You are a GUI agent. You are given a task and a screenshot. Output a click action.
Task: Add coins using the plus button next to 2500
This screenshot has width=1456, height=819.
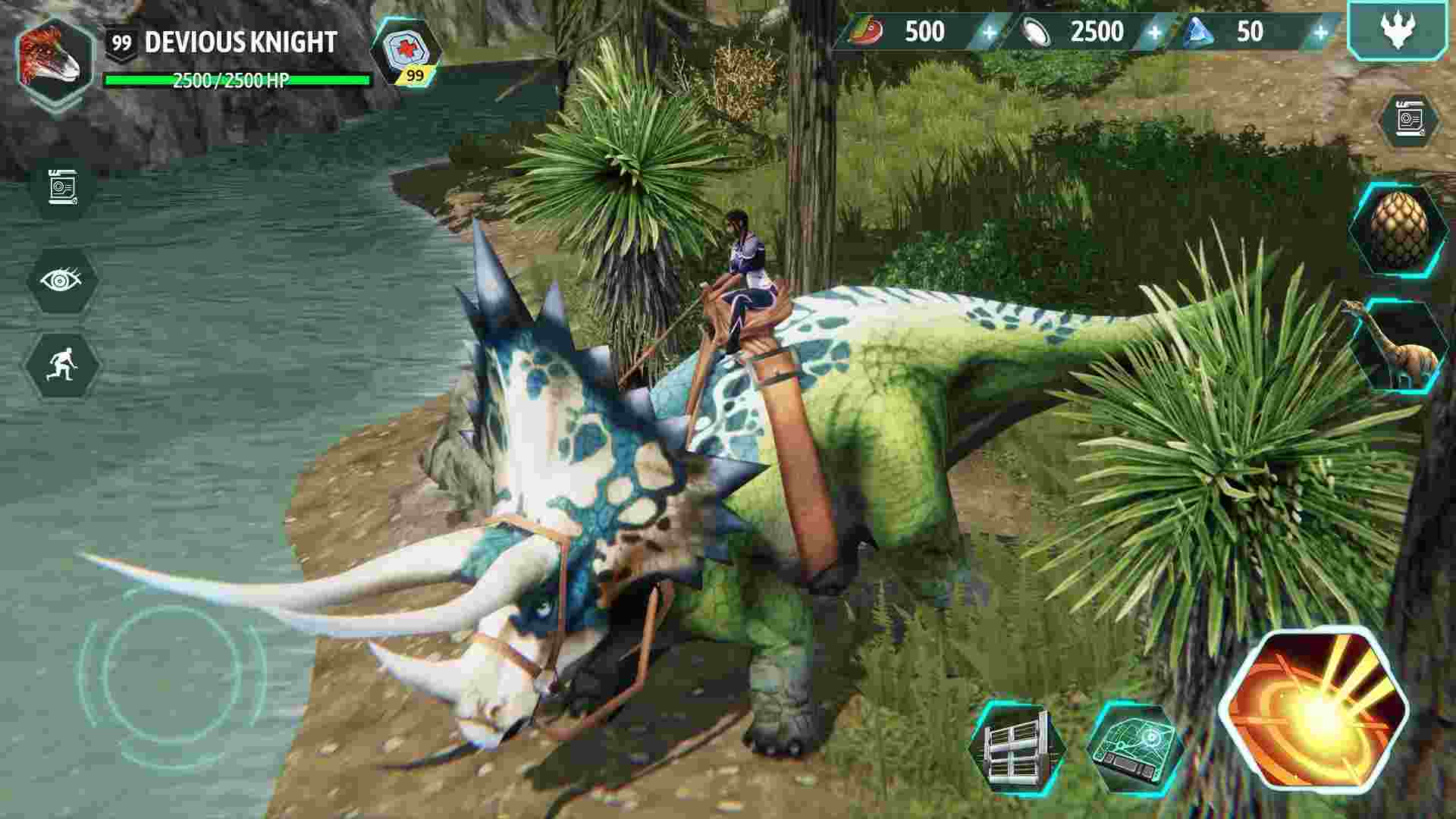1154,32
